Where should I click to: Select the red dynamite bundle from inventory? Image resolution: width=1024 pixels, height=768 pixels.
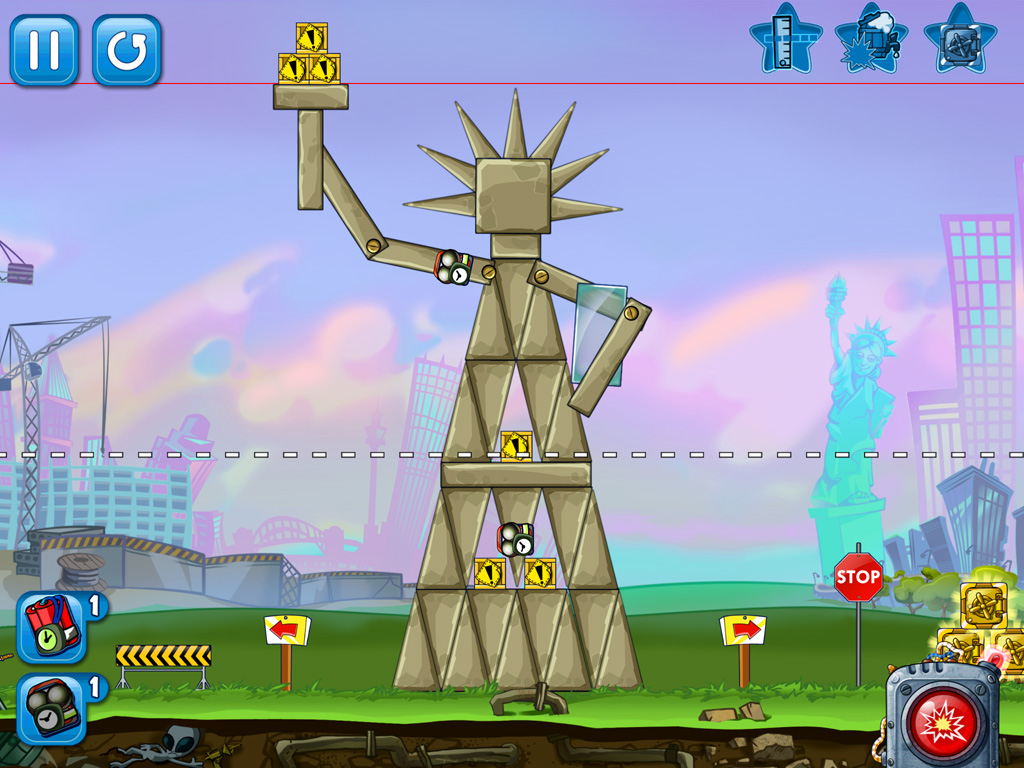tap(50, 628)
